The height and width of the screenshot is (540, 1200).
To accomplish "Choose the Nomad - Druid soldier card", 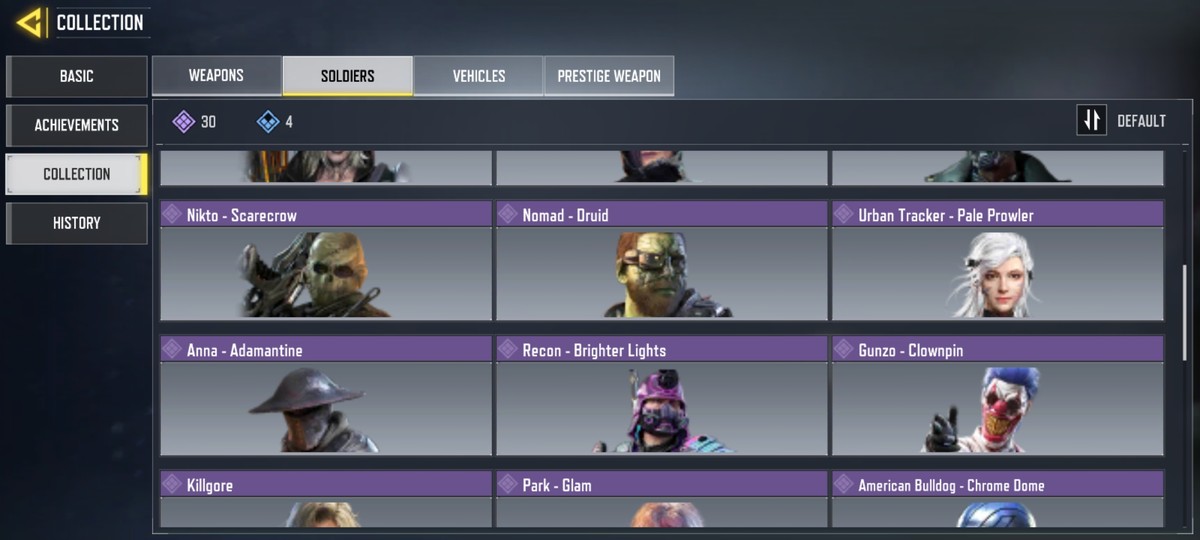I will [x=662, y=260].
